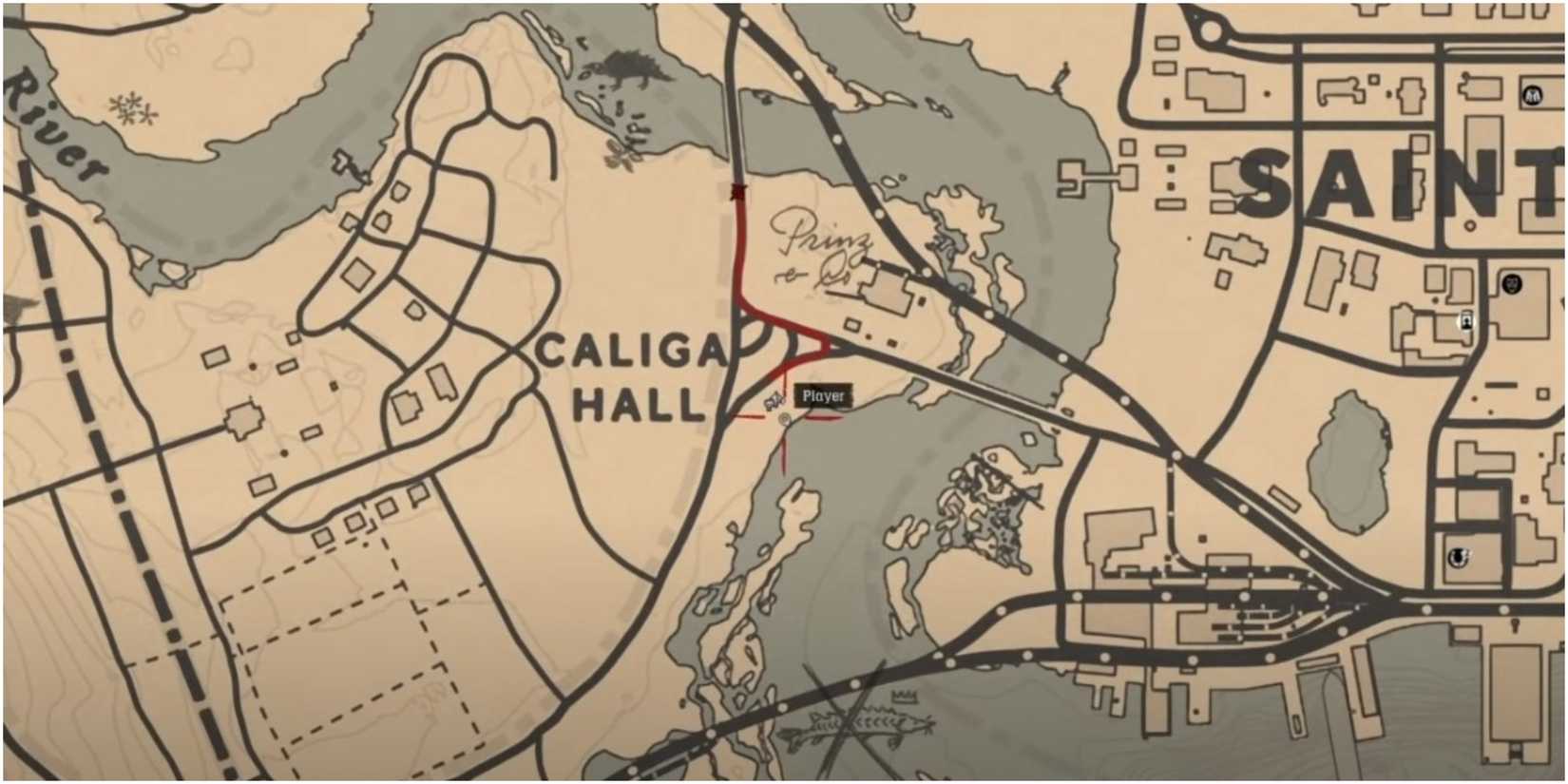Click the red destination marker north of Caliga Hall
The height and width of the screenshot is (784, 1568).
[x=739, y=190]
